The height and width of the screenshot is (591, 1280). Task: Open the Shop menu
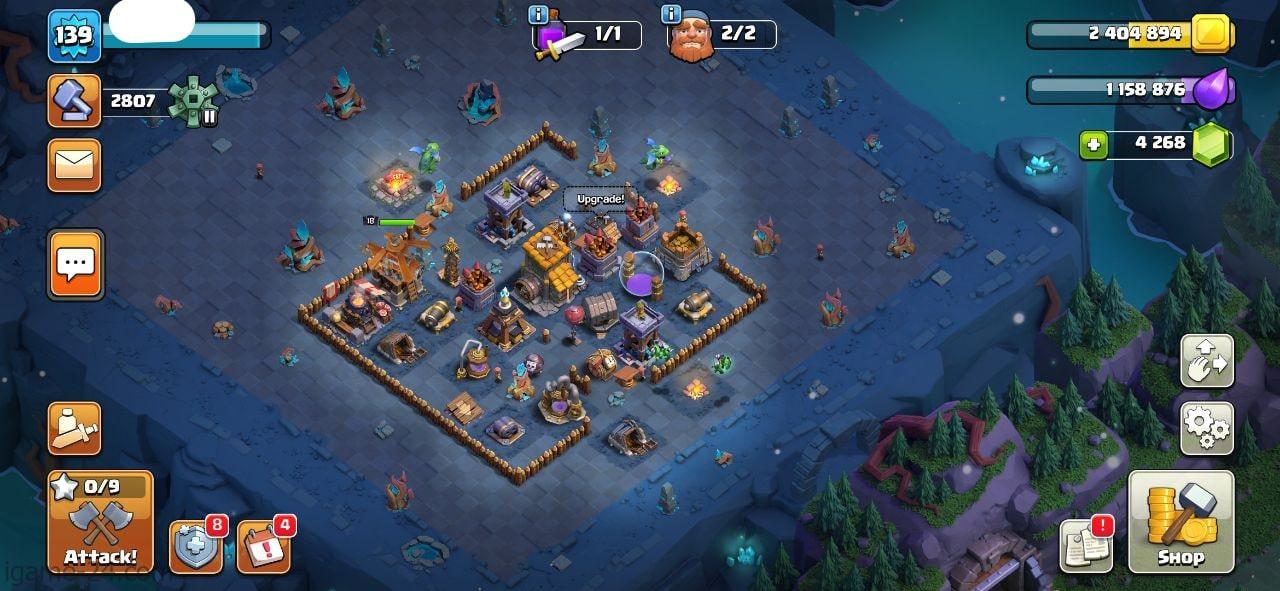[x=1181, y=521]
